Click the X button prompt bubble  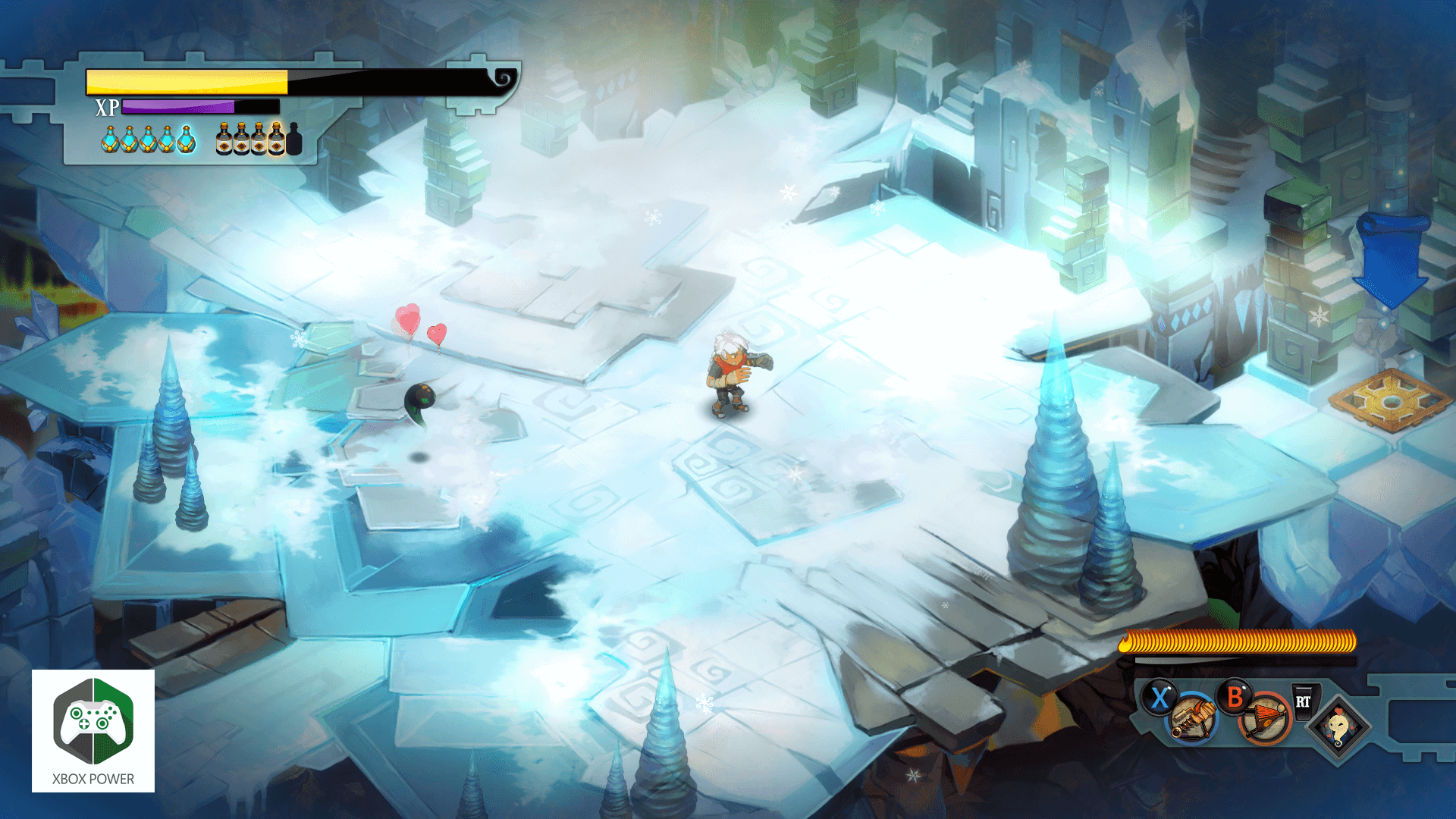pyautogui.click(x=1159, y=696)
